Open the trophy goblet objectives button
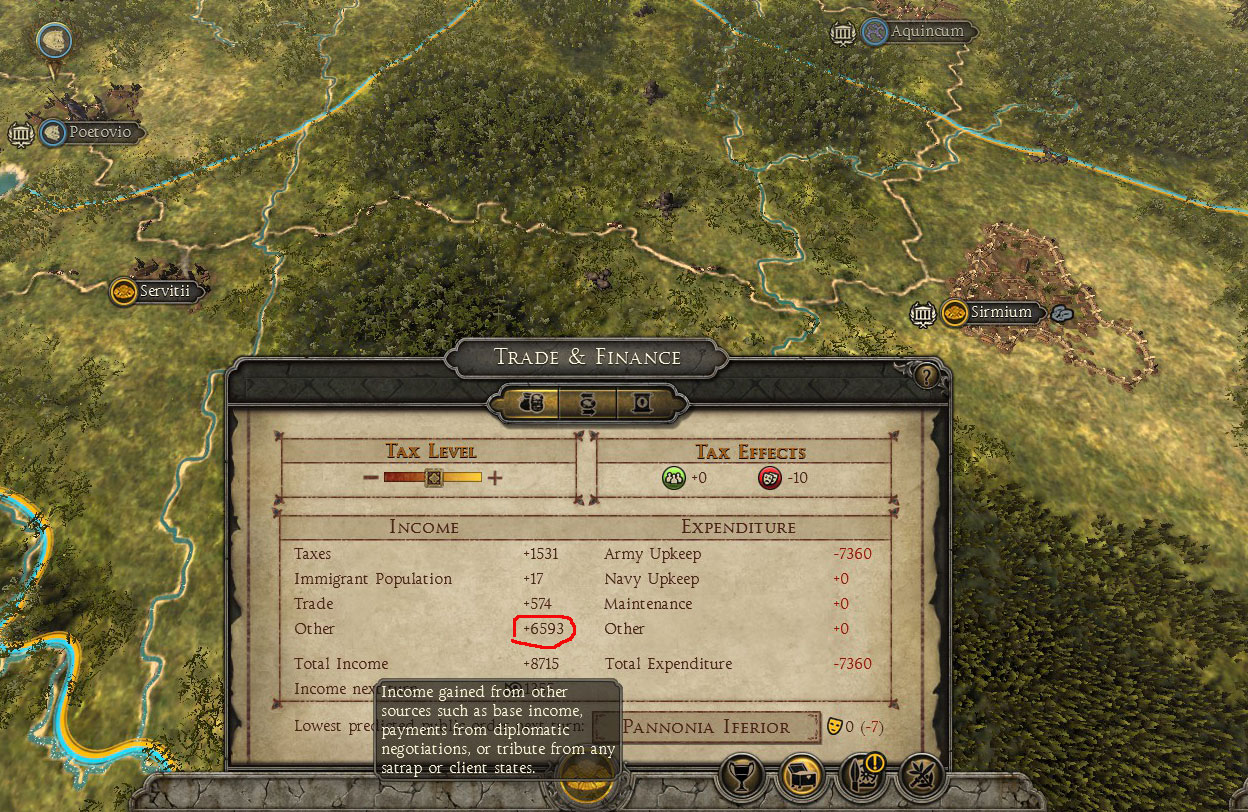Screen dimensions: 1248x812 click(x=741, y=775)
